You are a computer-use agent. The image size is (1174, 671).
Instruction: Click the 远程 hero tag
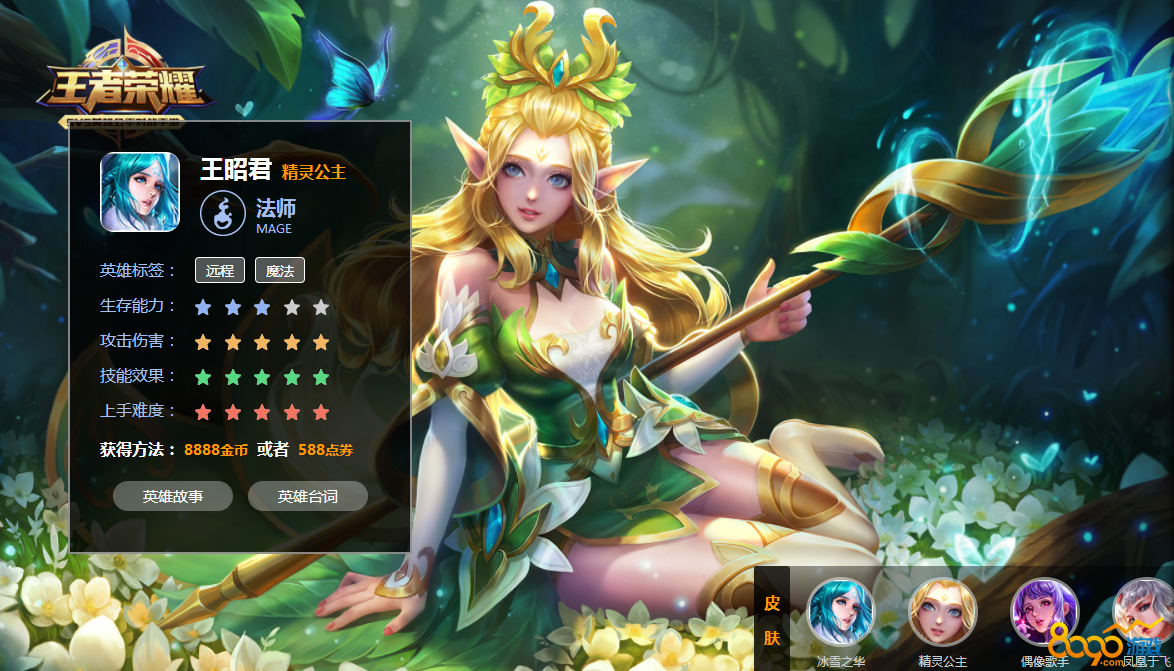220,270
